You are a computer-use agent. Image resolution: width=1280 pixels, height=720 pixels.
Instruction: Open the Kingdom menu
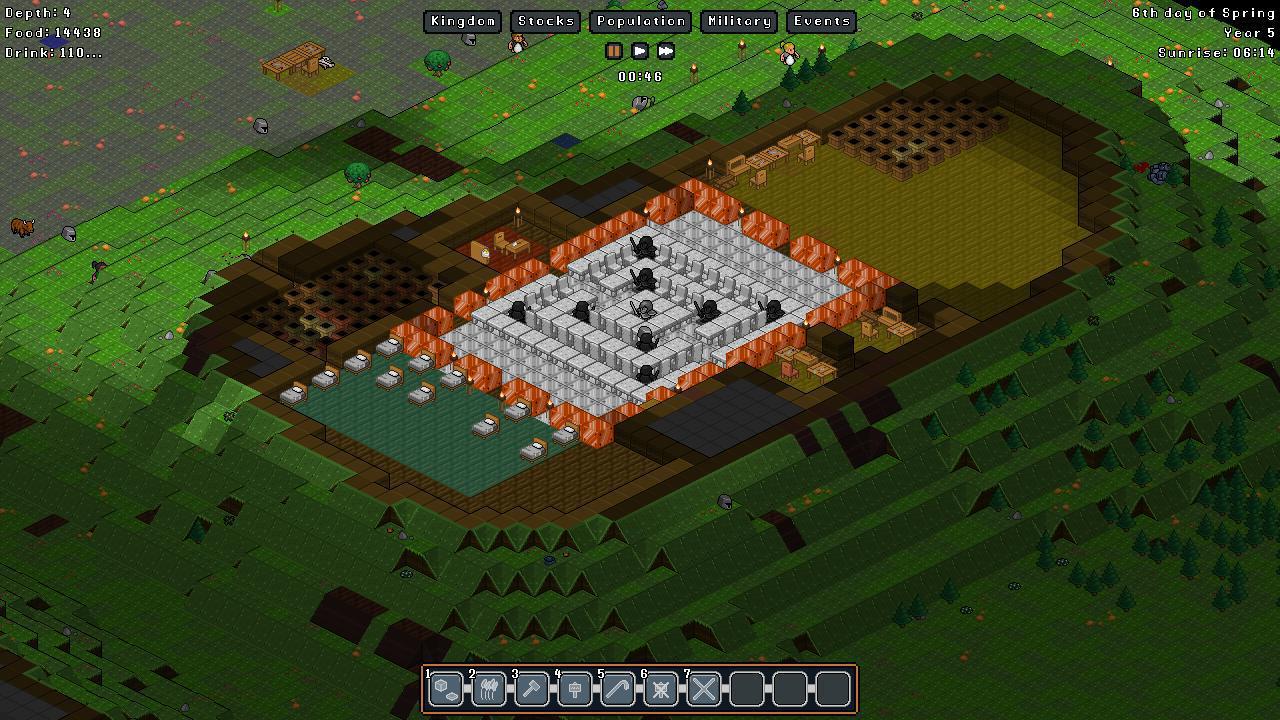(x=462, y=20)
